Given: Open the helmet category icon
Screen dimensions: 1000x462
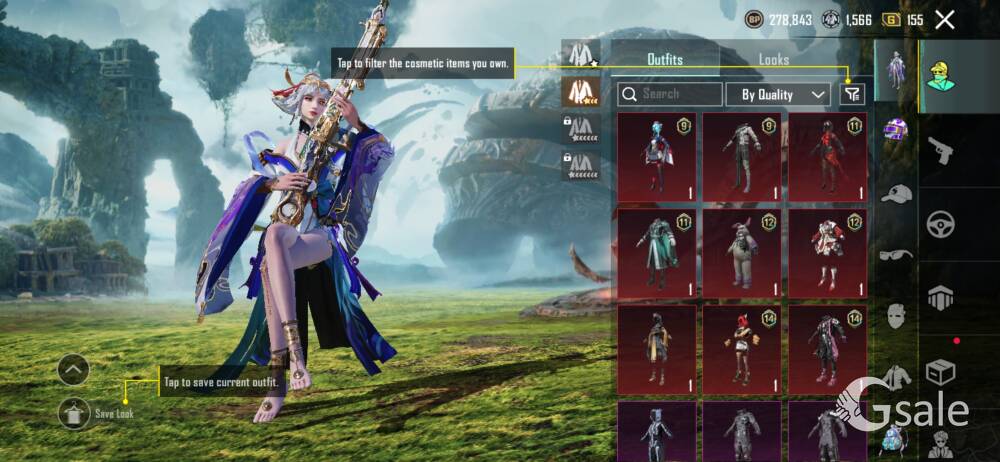Looking at the screenshot, I should pos(895,130).
